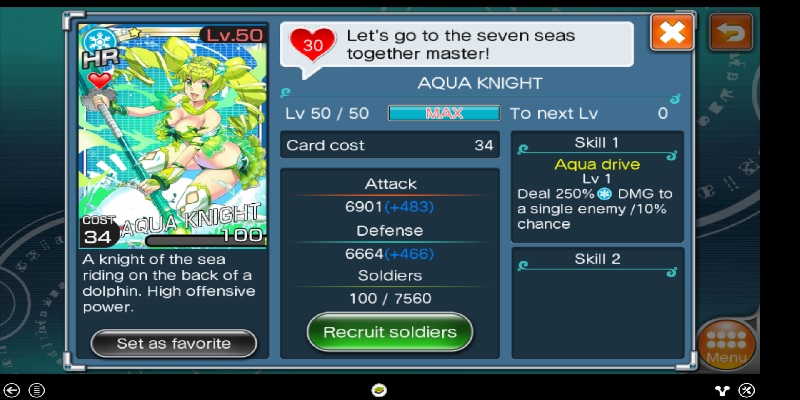Image resolution: width=800 pixels, height=400 pixels.
Task: Select the Aqua drive Skill 1 panel
Action: pyautogui.click(x=597, y=185)
